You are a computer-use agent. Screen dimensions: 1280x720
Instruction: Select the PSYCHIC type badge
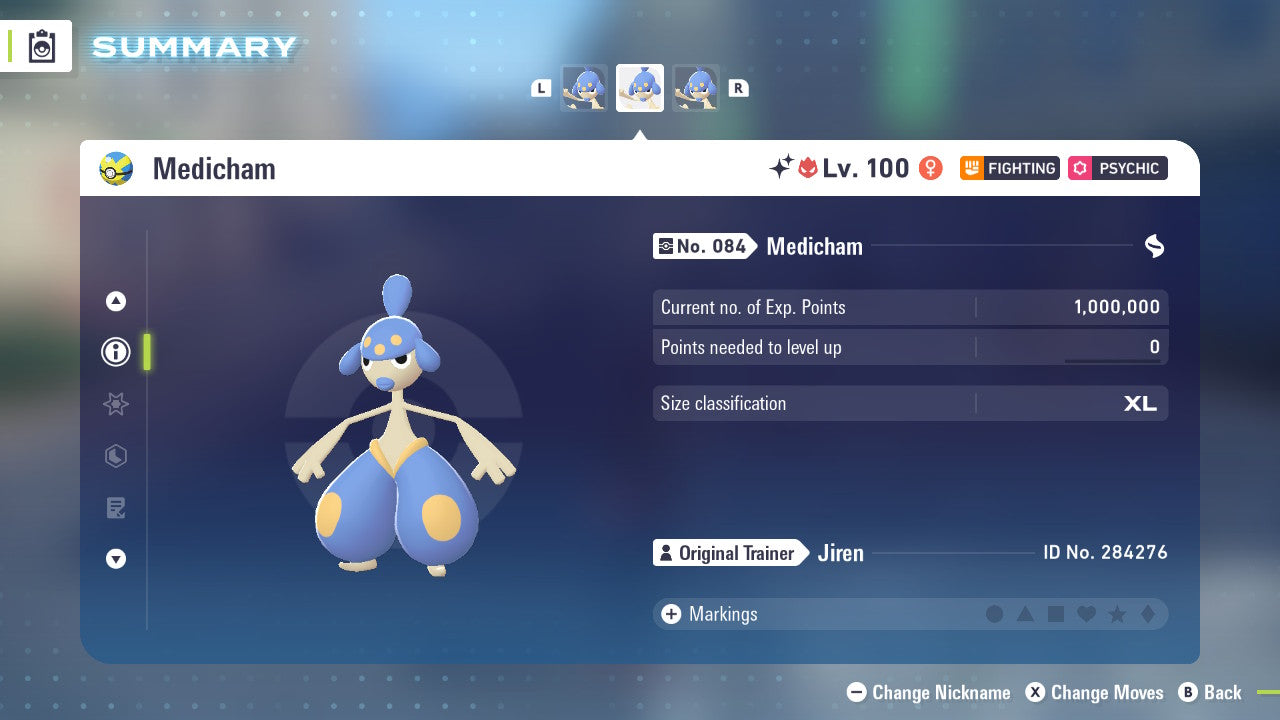1117,168
